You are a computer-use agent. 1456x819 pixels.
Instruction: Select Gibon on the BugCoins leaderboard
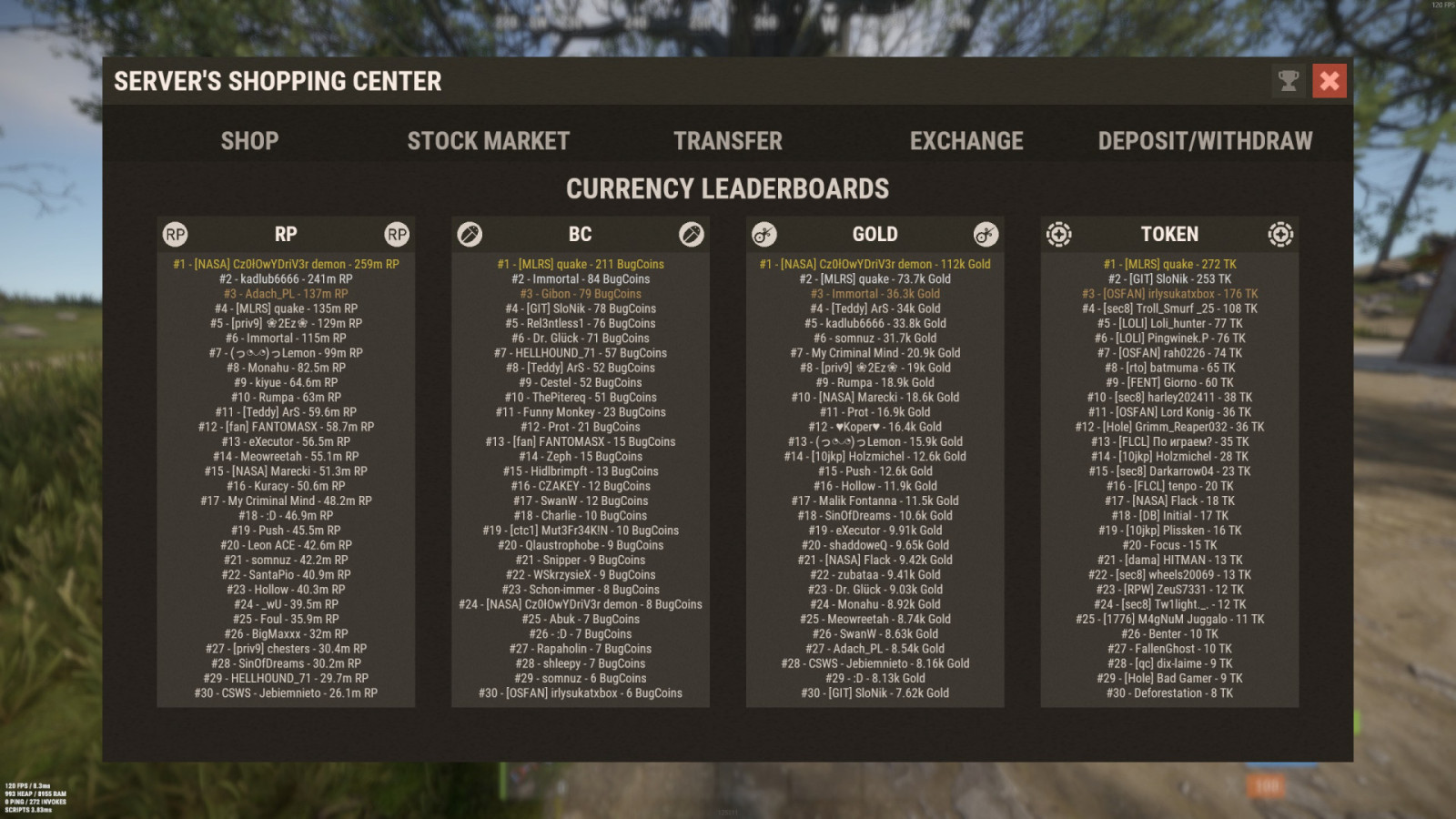point(580,293)
